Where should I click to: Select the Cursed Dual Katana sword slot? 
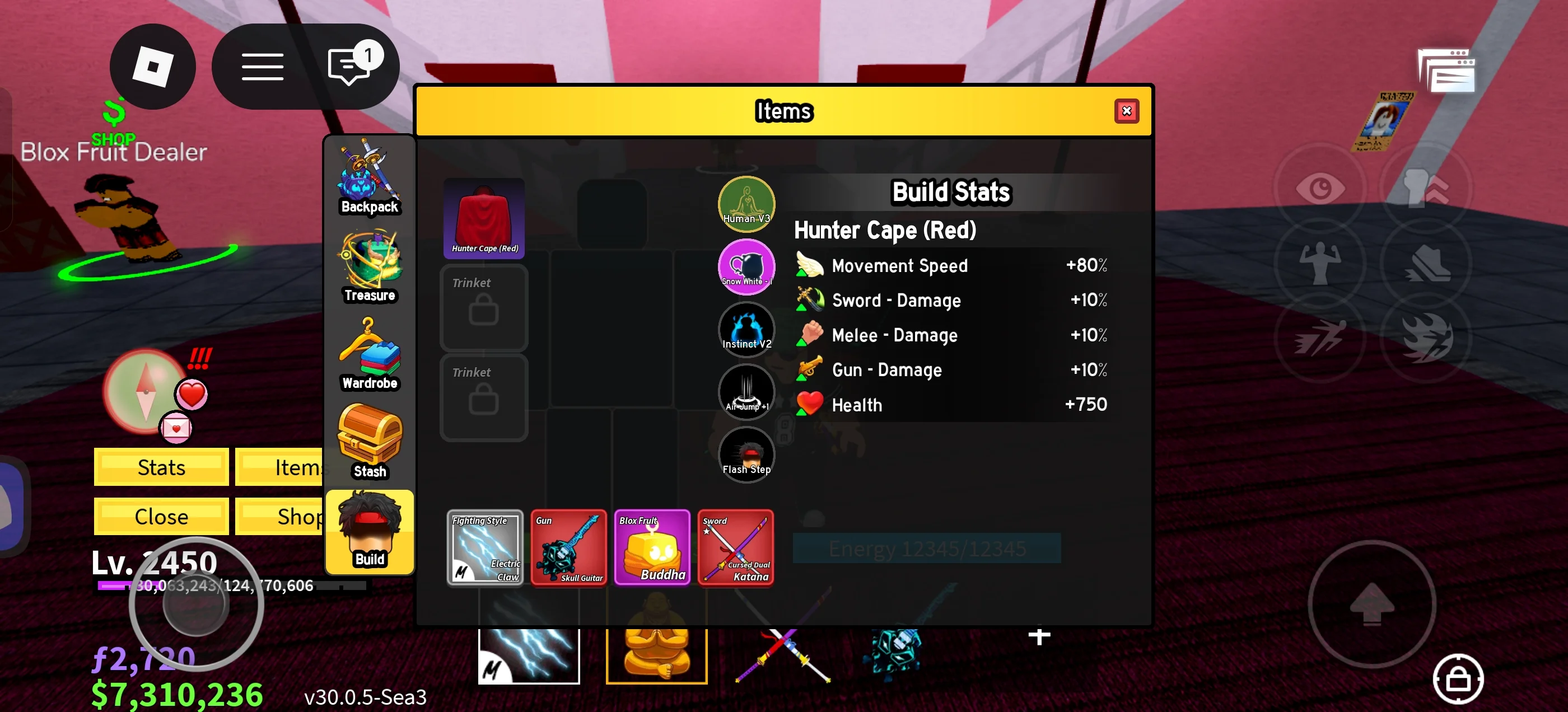(x=735, y=547)
